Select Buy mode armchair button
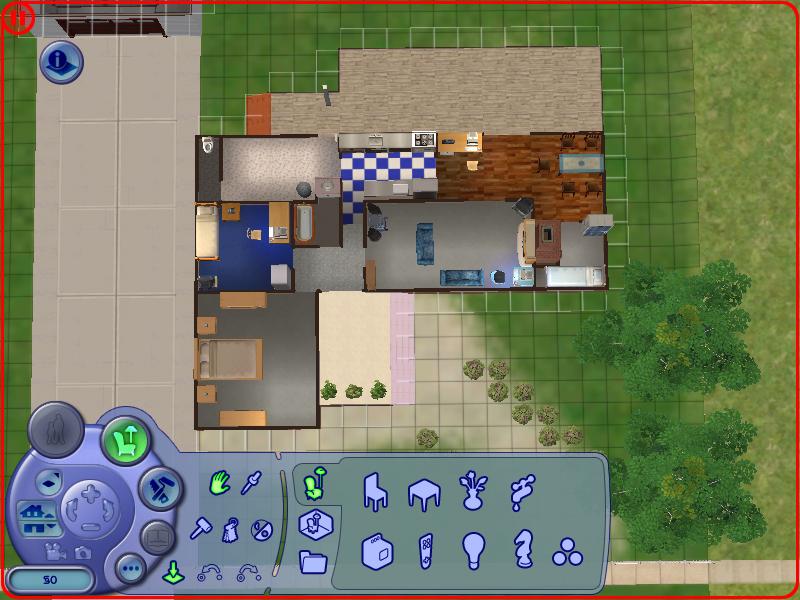800x600 pixels. 126,437
